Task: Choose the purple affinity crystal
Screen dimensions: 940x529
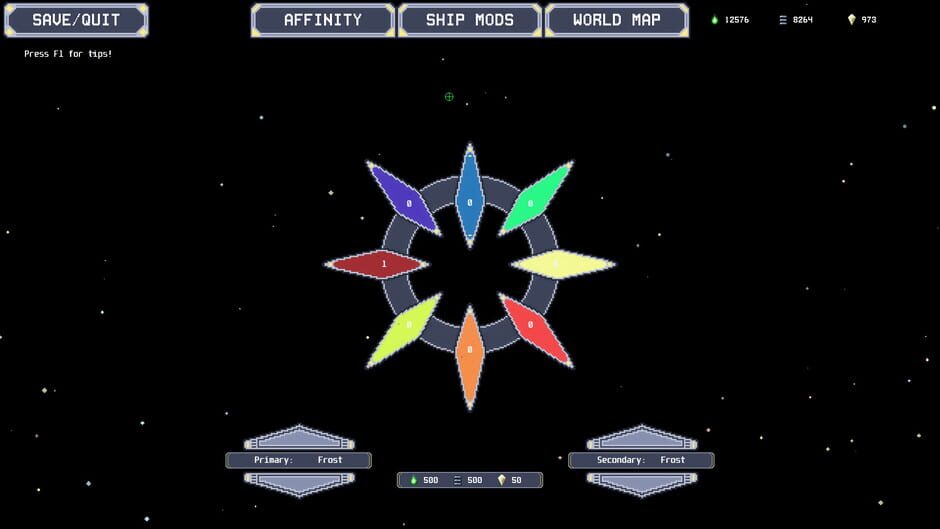Action: tap(405, 199)
